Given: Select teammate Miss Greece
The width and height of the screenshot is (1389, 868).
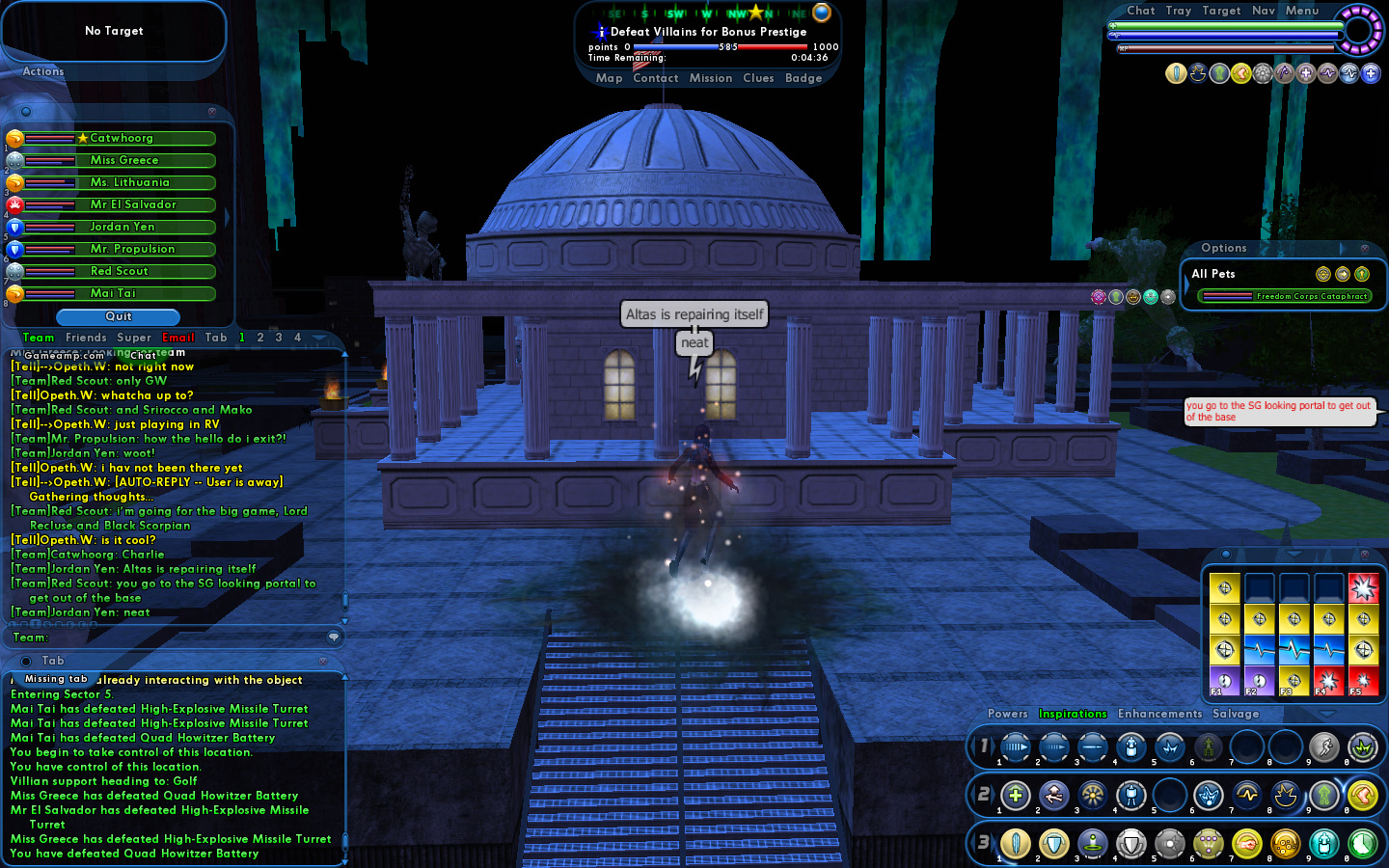Looking at the screenshot, I should (124, 160).
